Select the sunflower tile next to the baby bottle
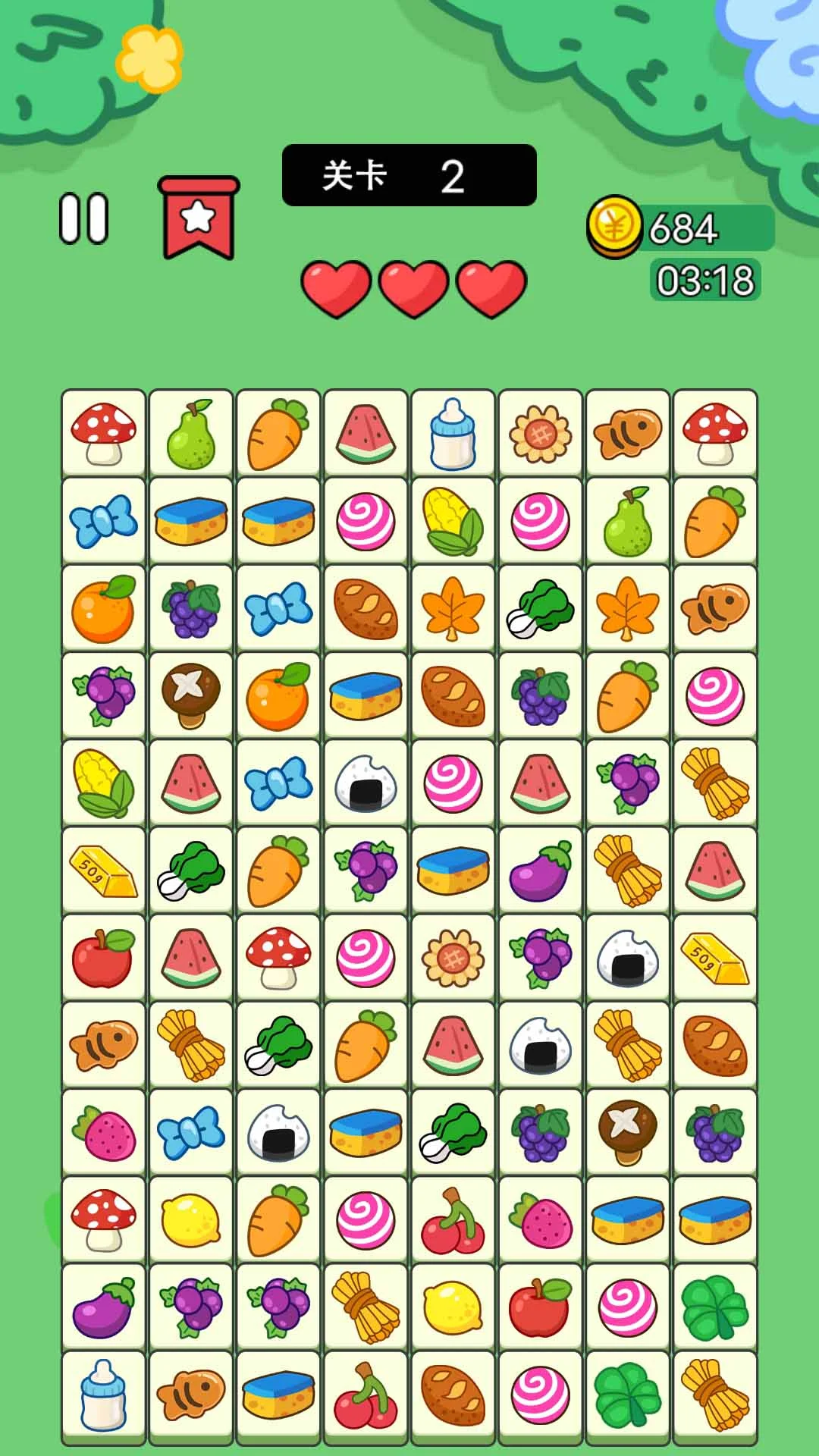Screen dimensions: 819x1456 [x=540, y=434]
